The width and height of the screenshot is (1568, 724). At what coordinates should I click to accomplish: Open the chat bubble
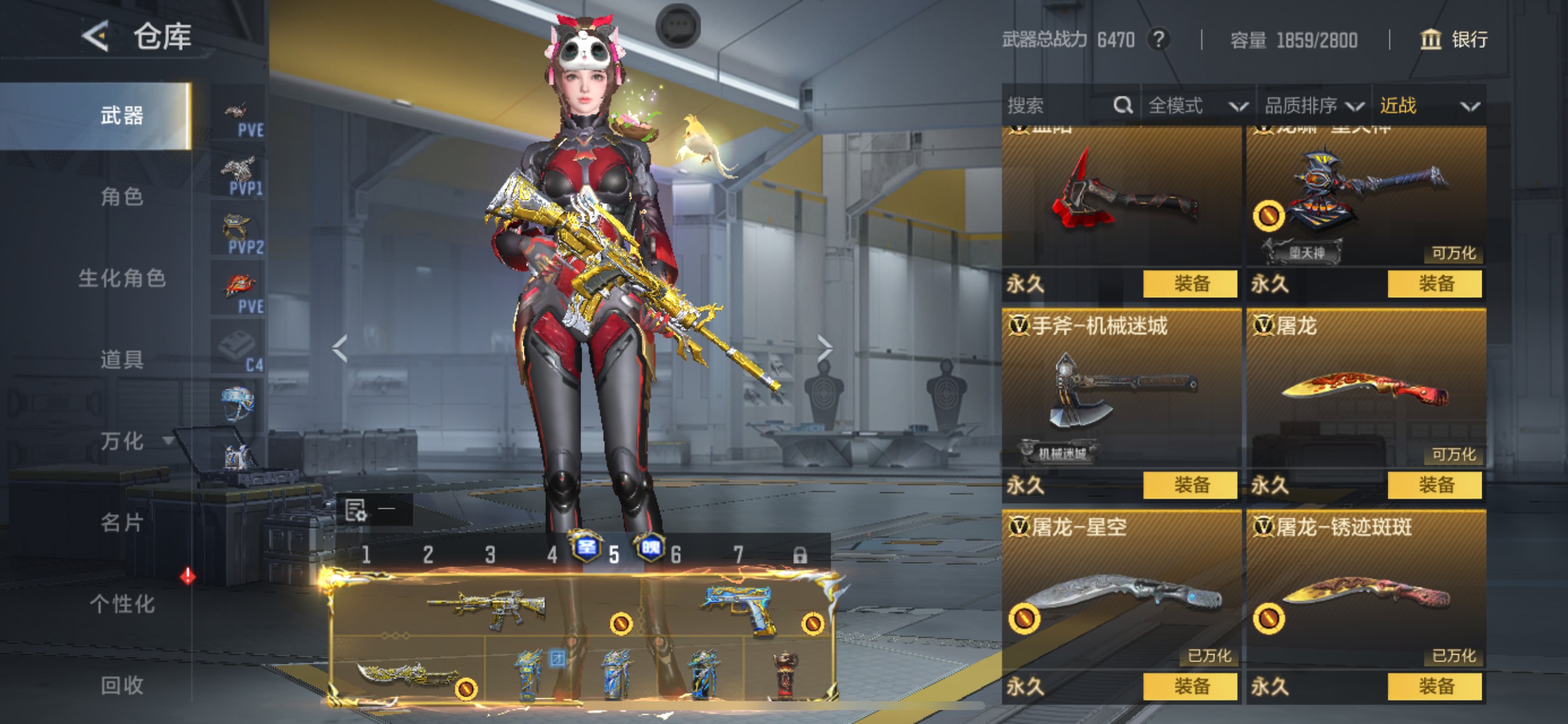(x=677, y=26)
